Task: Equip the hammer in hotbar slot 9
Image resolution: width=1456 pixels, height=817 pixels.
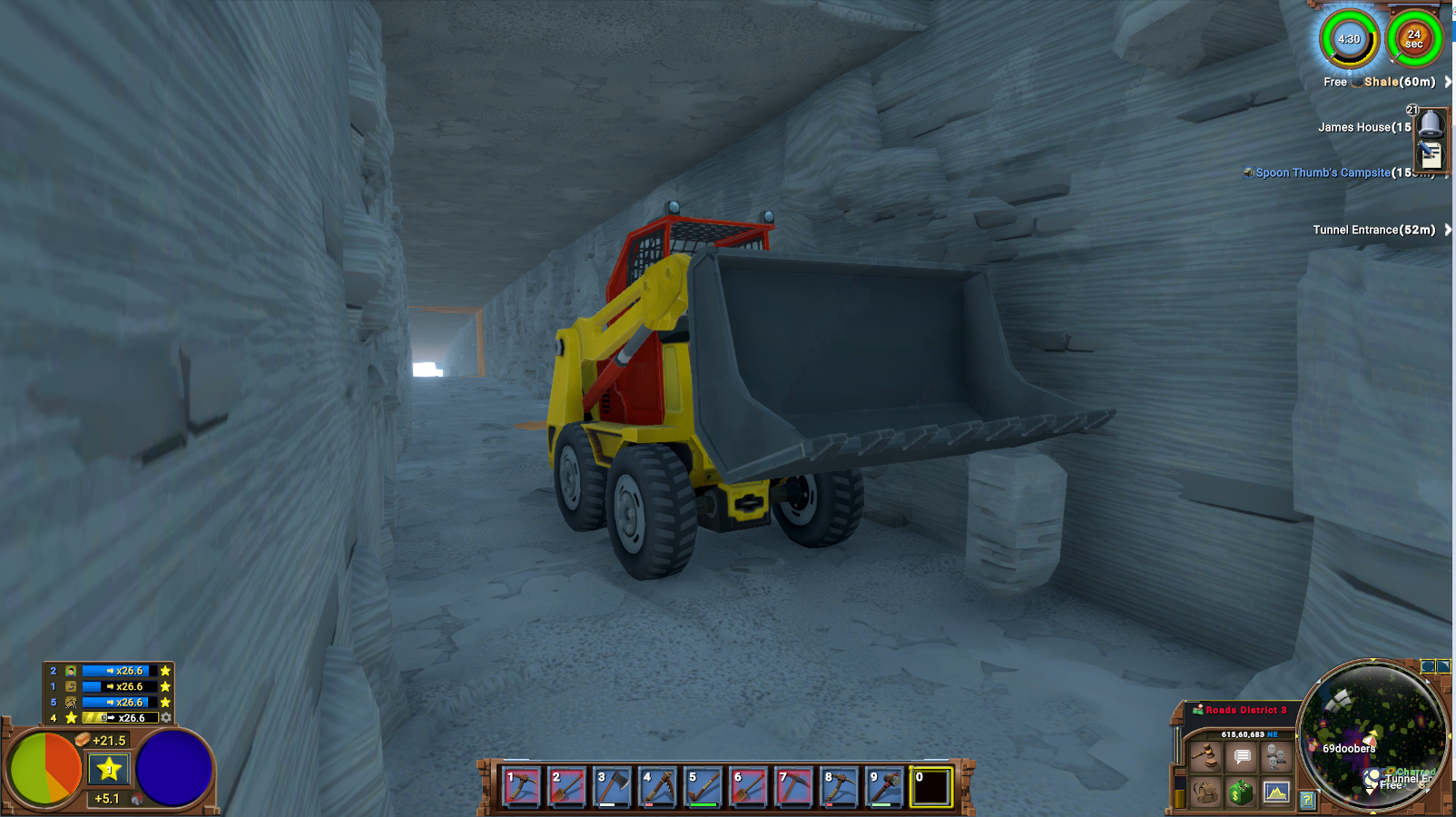Action: click(x=884, y=787)
